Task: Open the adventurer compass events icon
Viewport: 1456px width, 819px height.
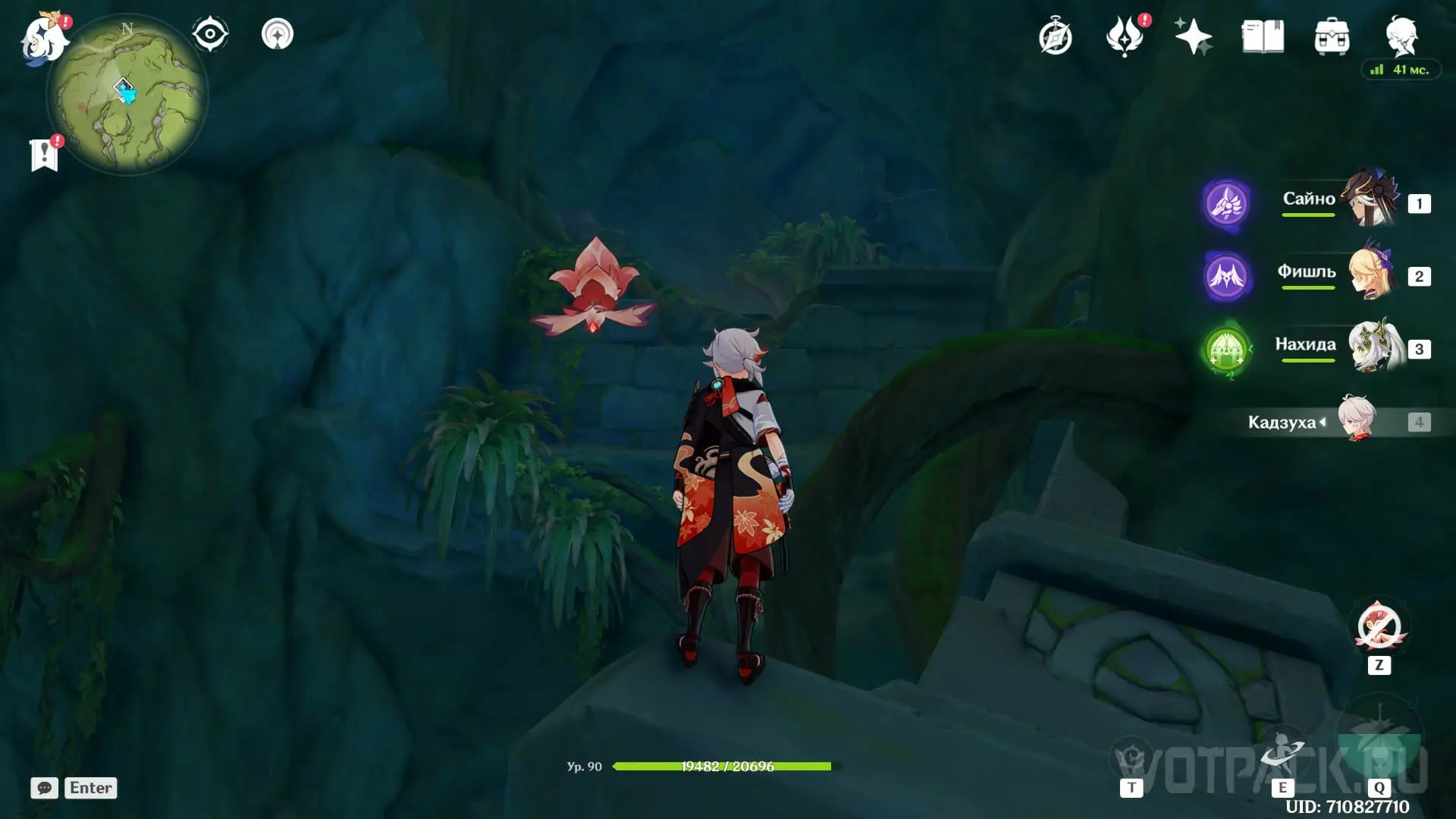Action: click(1056, 37)
